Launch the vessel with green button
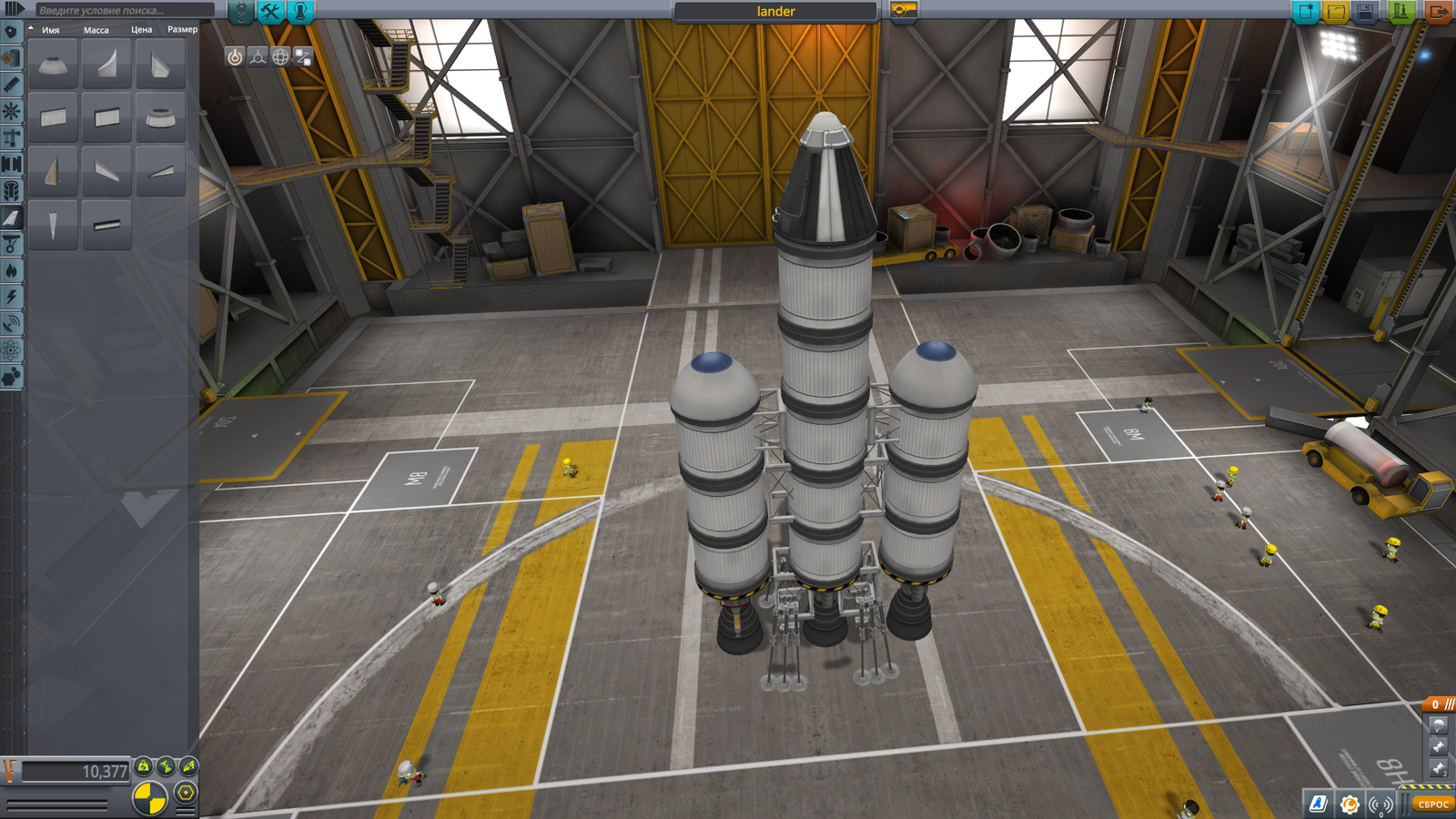1456x819 pixels. [x=1401, y=12]
